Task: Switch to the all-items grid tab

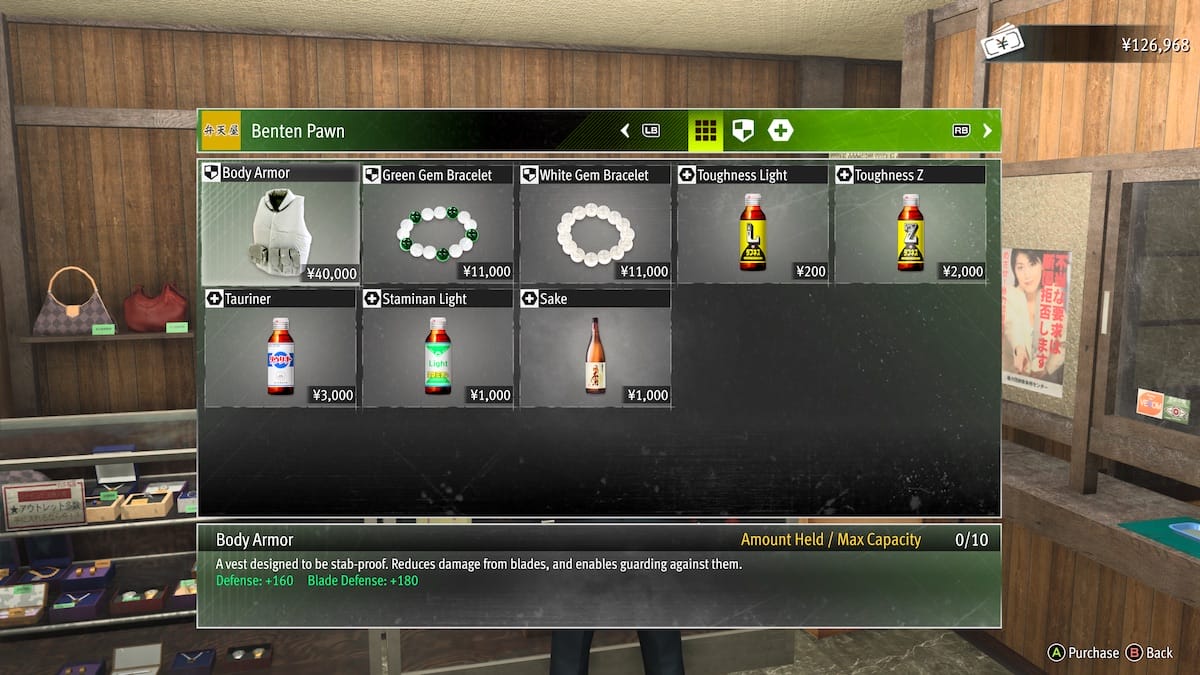Action: click(706, 130)
